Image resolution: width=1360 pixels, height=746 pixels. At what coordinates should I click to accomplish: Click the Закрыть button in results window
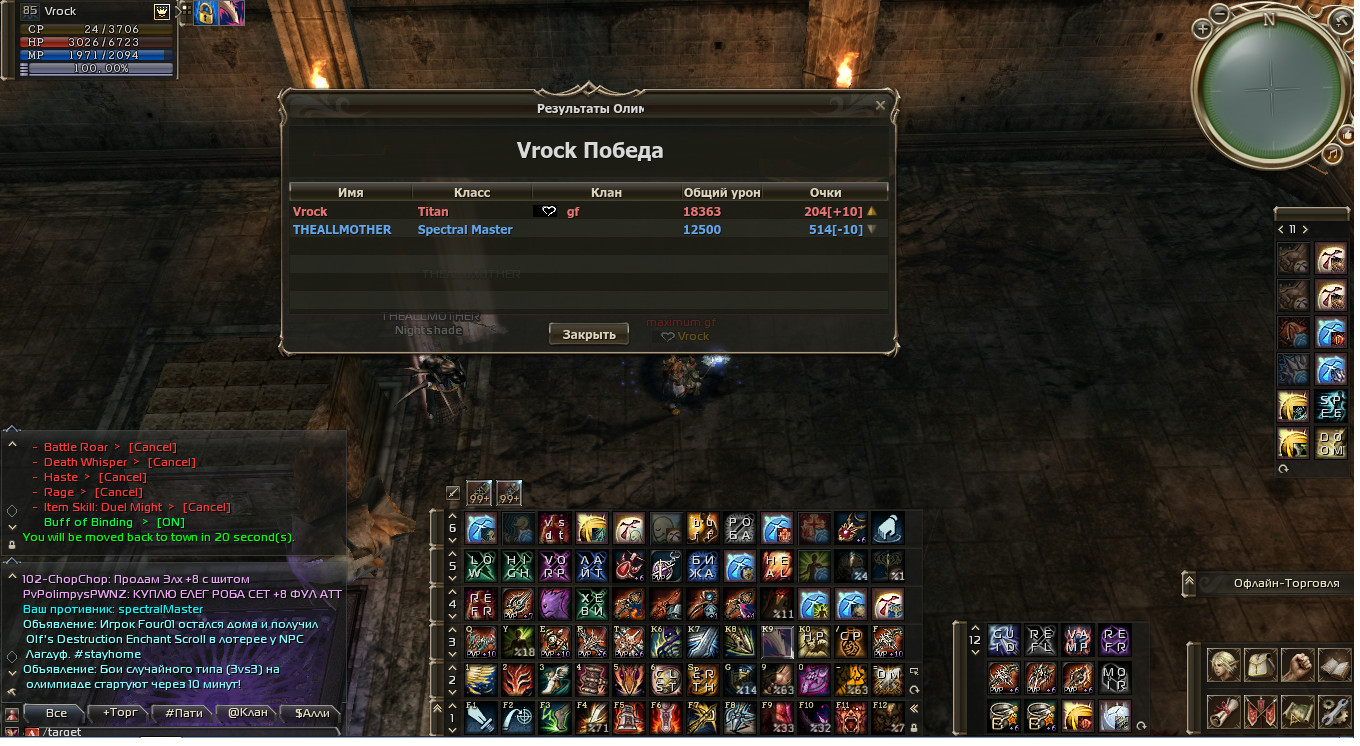589,334
